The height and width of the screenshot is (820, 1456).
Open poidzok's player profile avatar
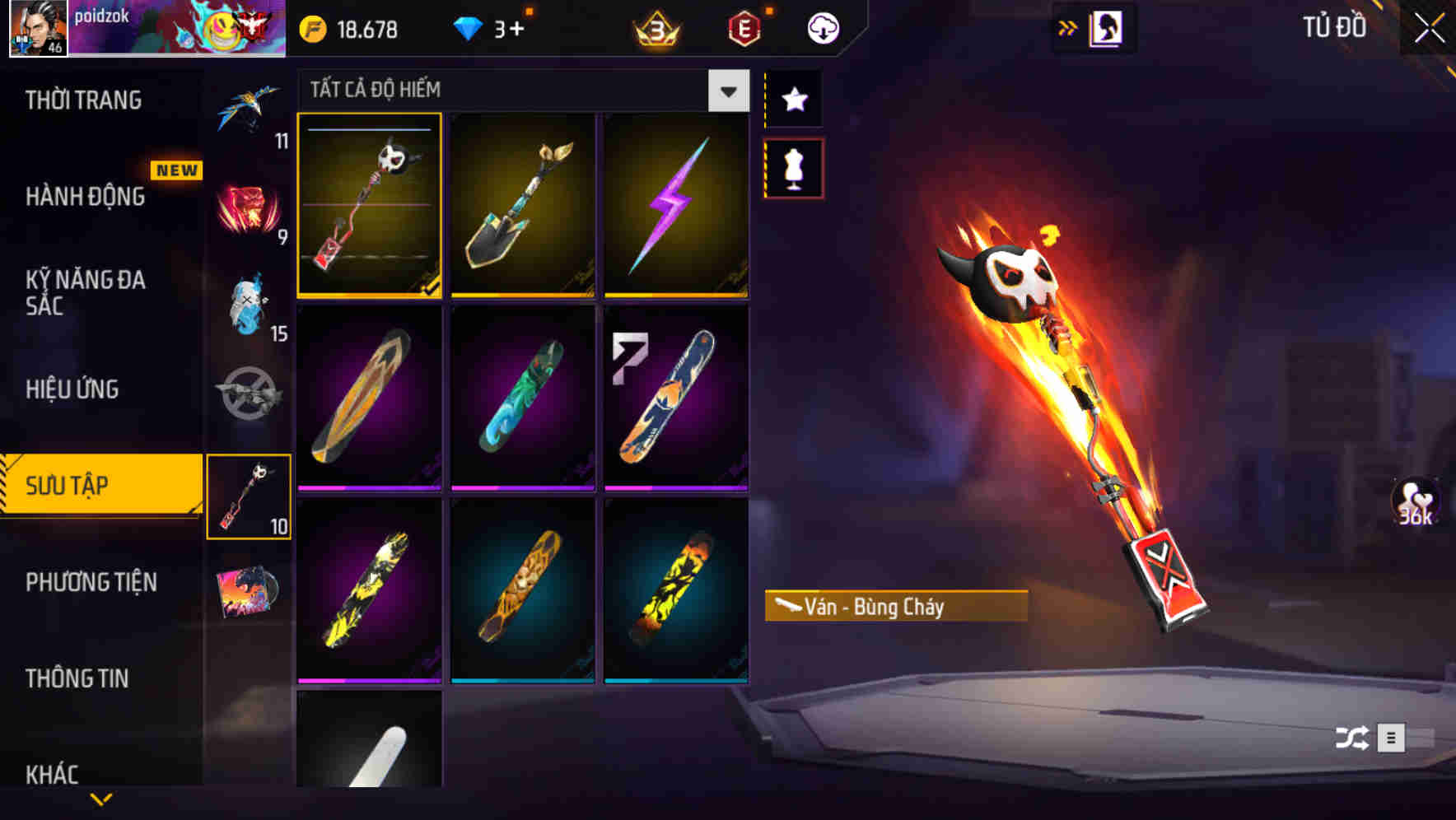[36, 29]
